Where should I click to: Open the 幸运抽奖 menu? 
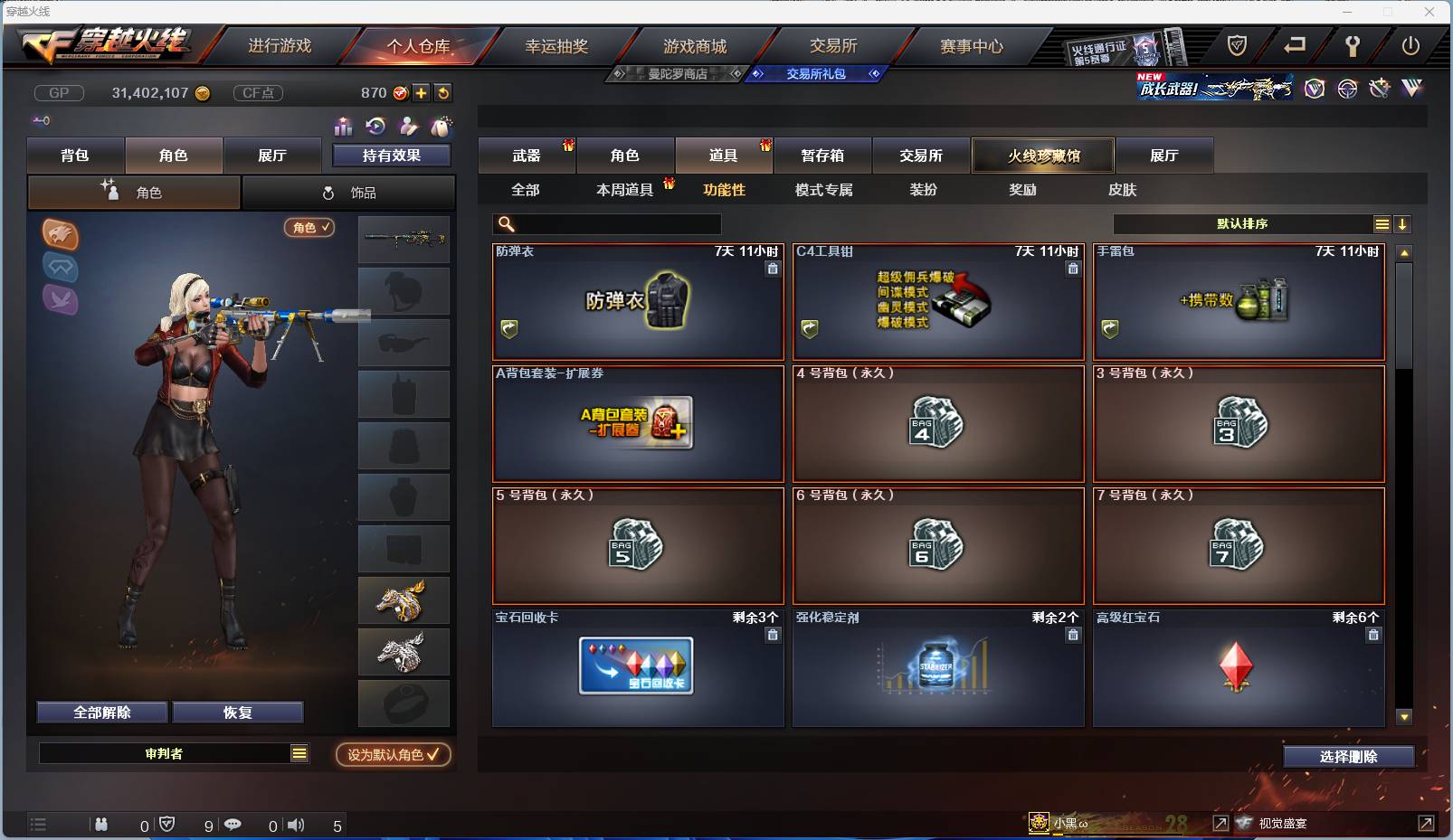[x=557, y=45]
